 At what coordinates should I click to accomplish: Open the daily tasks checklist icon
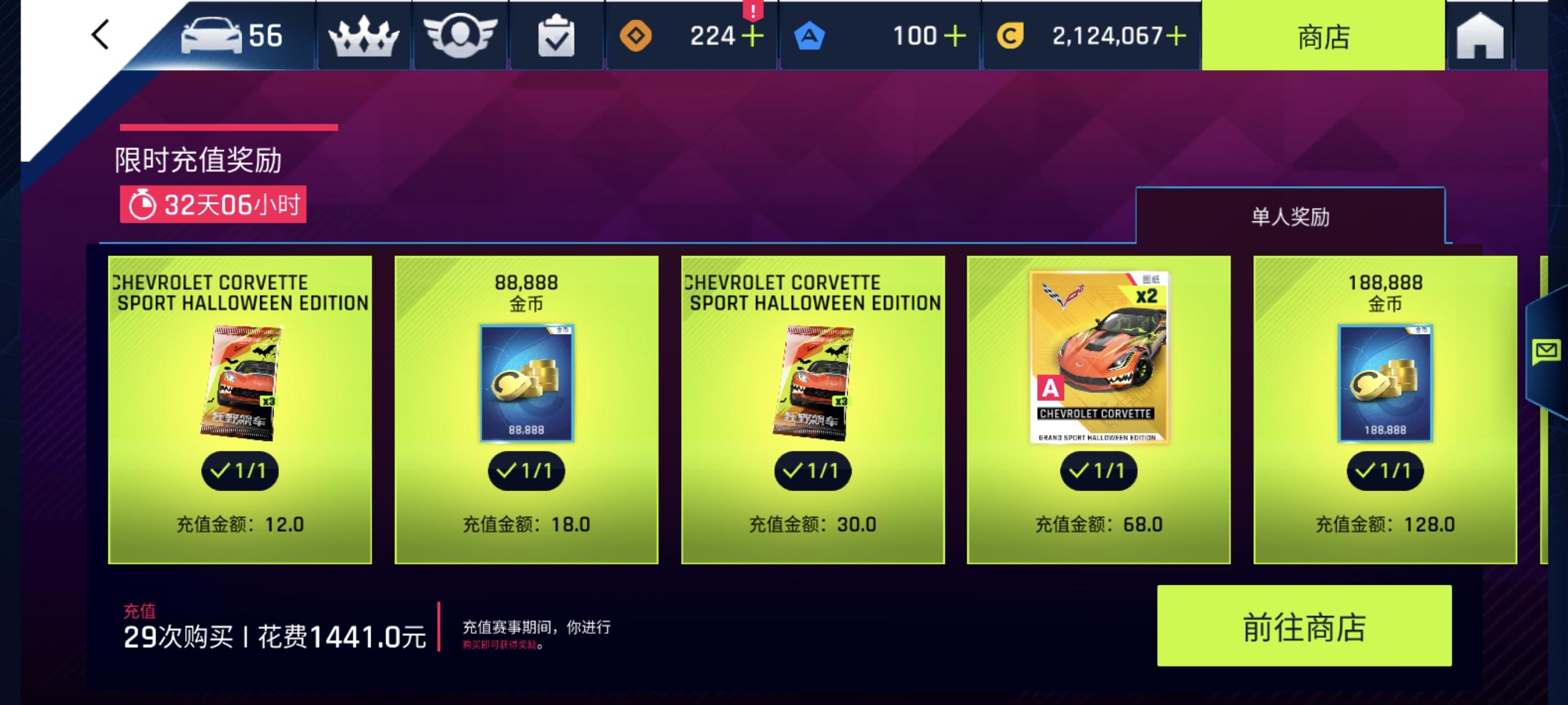pos(555,35)
